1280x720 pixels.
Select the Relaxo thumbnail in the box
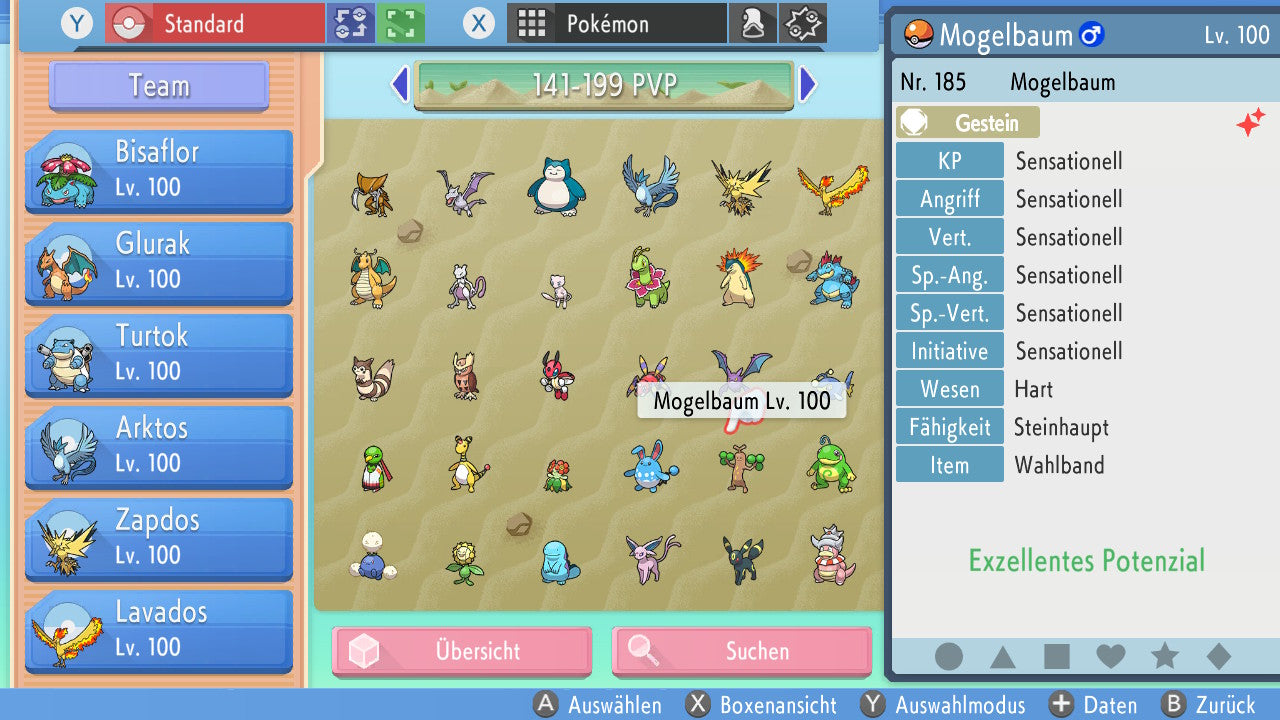(x=557, y=185)
